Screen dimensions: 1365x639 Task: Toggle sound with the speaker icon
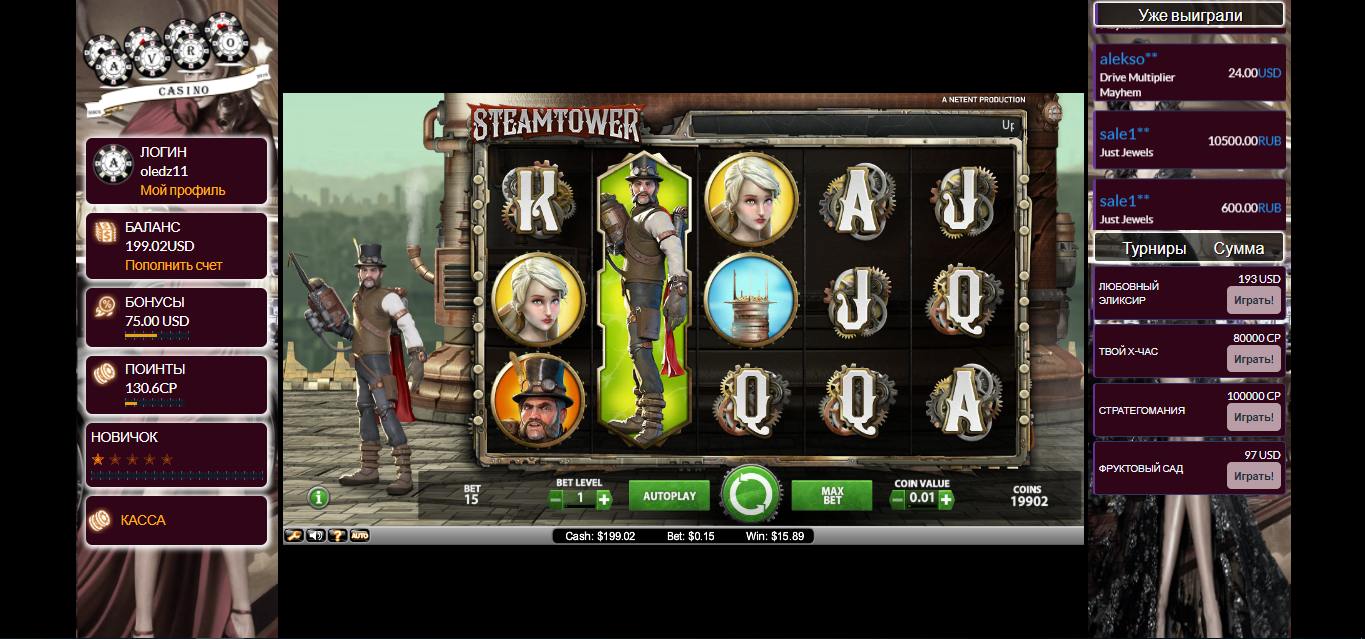(316, 536)
